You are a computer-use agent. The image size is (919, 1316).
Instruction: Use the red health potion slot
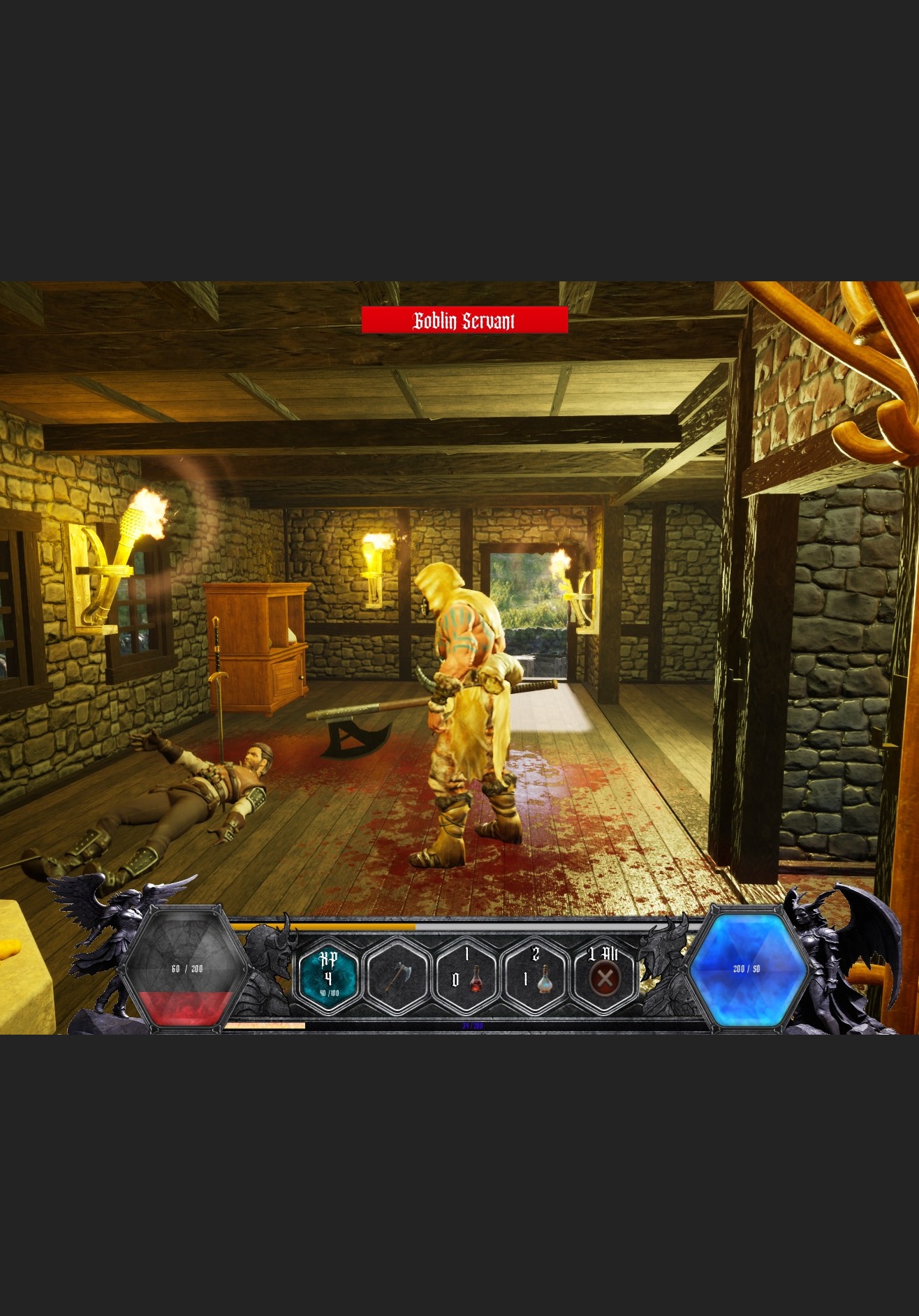coord(466,977)
